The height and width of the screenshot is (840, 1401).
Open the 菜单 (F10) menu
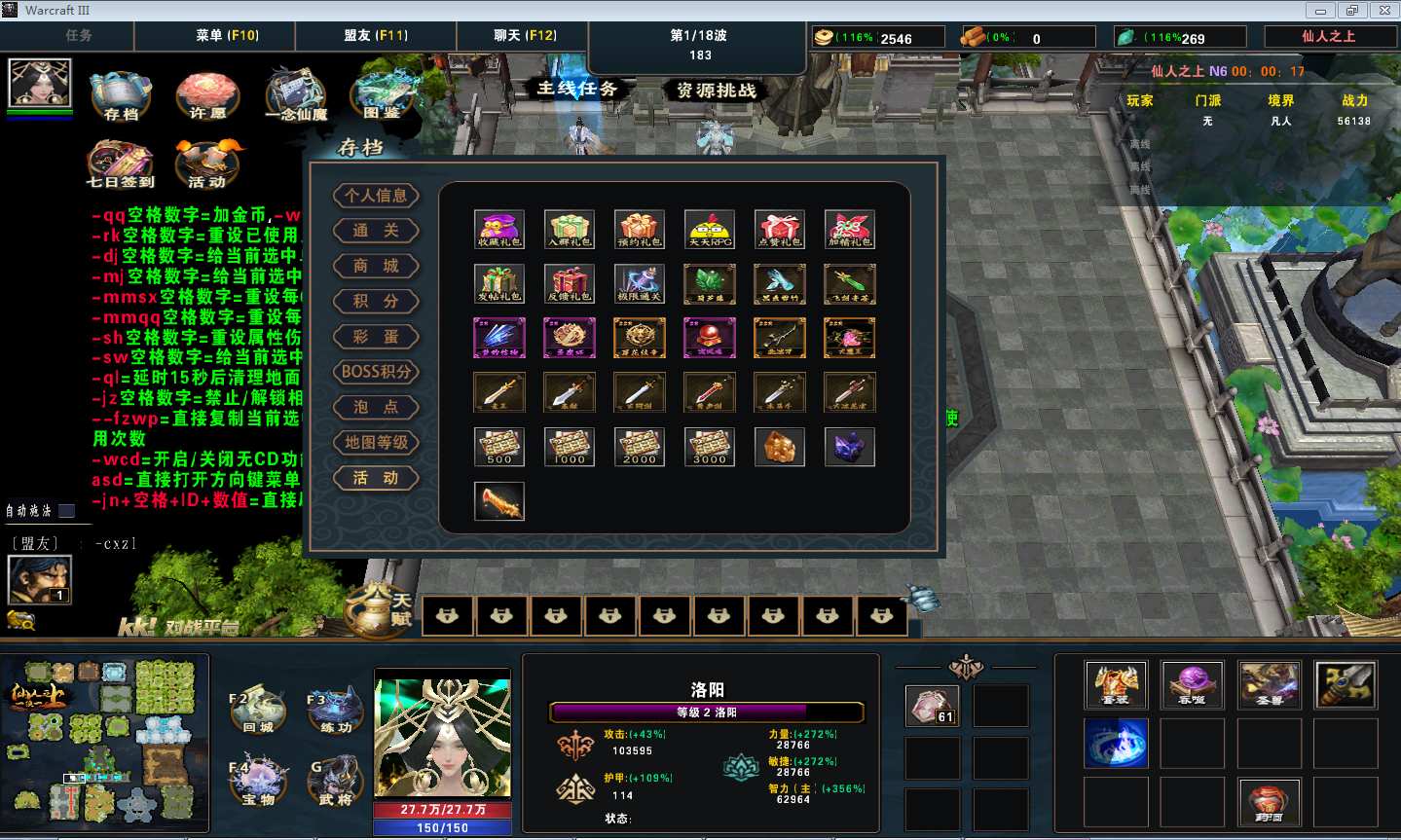pyautogui.click(x=227, y=35)
